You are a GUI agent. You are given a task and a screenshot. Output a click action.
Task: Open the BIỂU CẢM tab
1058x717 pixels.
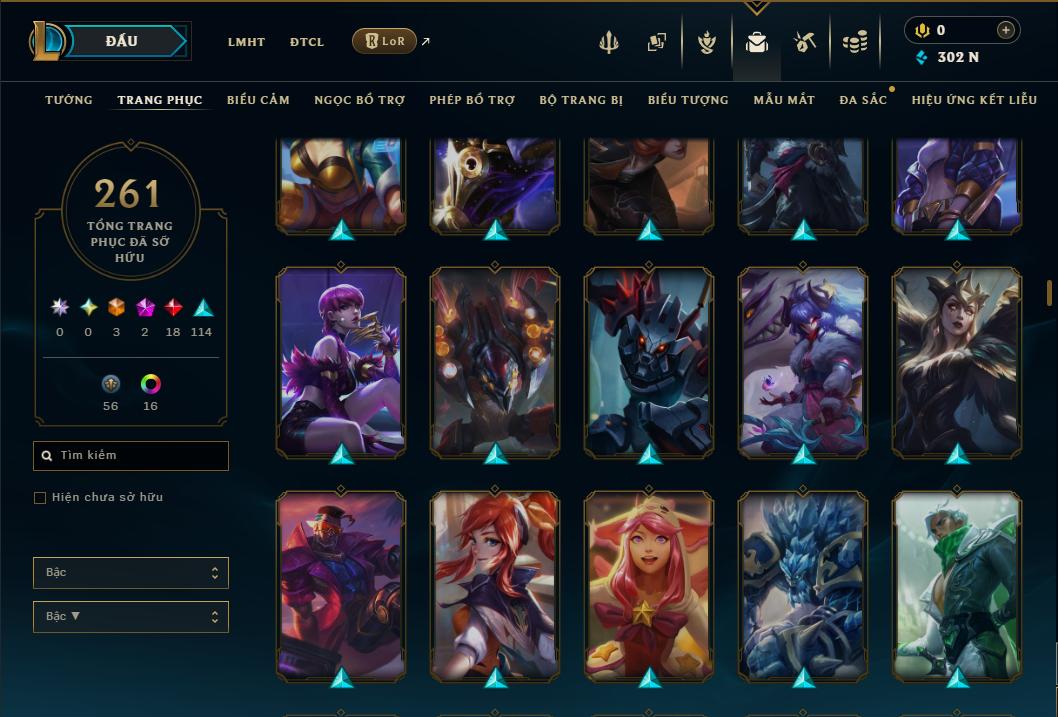point(258,100)
